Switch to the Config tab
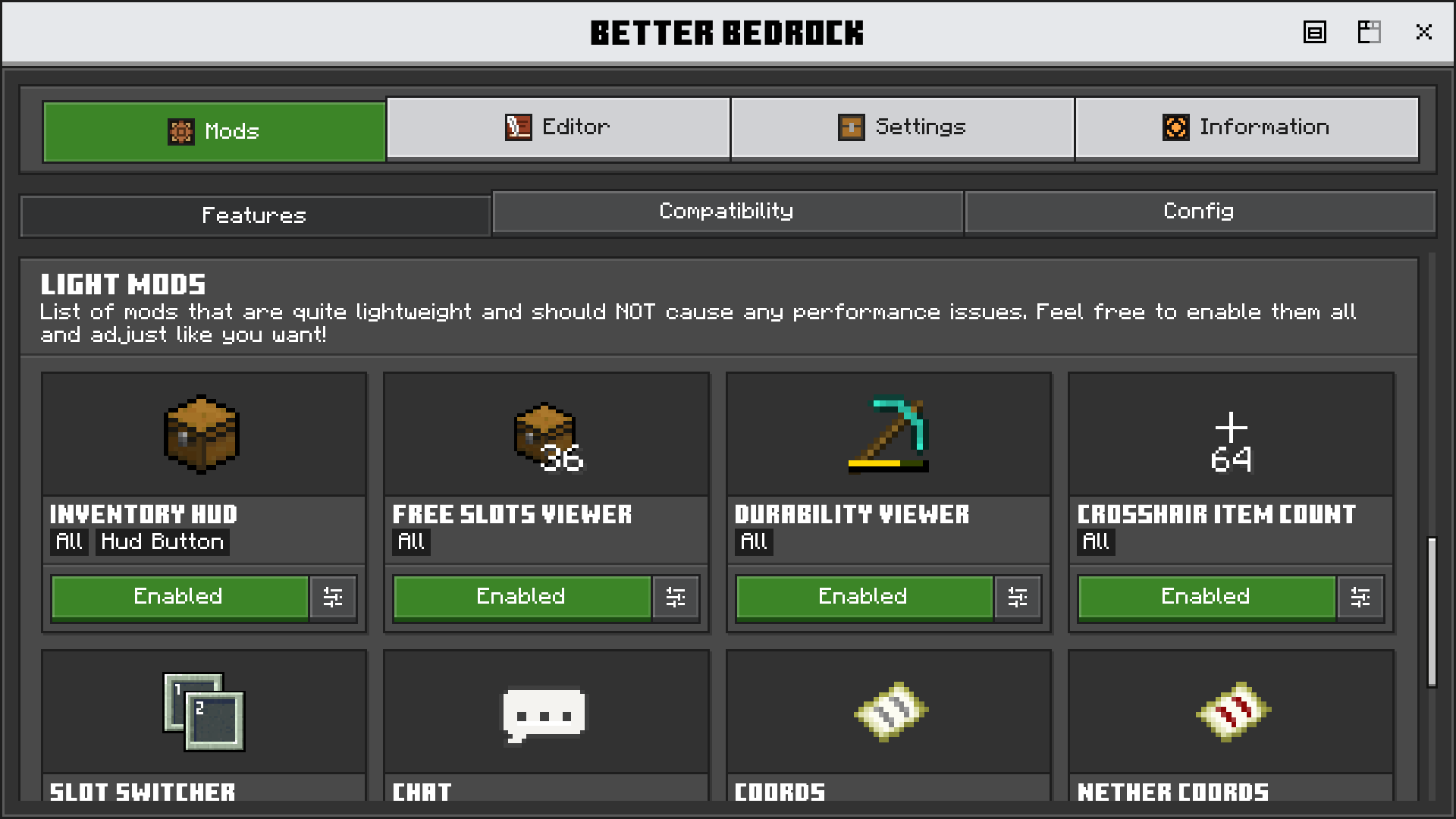 (x=1198, y=212)
